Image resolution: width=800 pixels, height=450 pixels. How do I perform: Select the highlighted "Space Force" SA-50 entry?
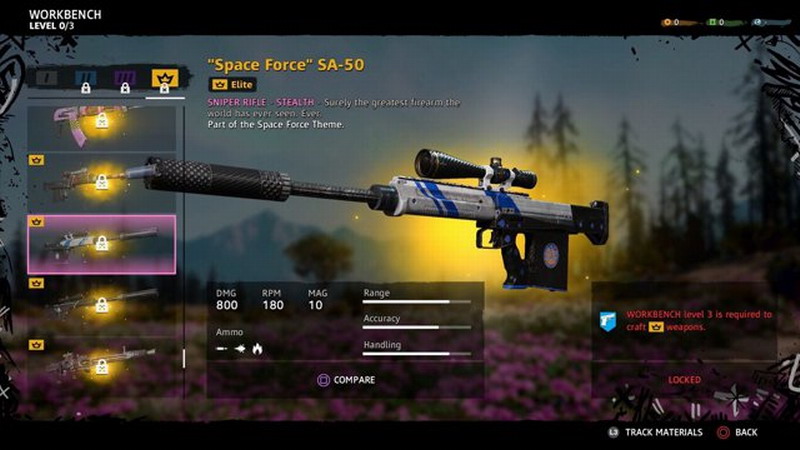[x=101, y=244]
